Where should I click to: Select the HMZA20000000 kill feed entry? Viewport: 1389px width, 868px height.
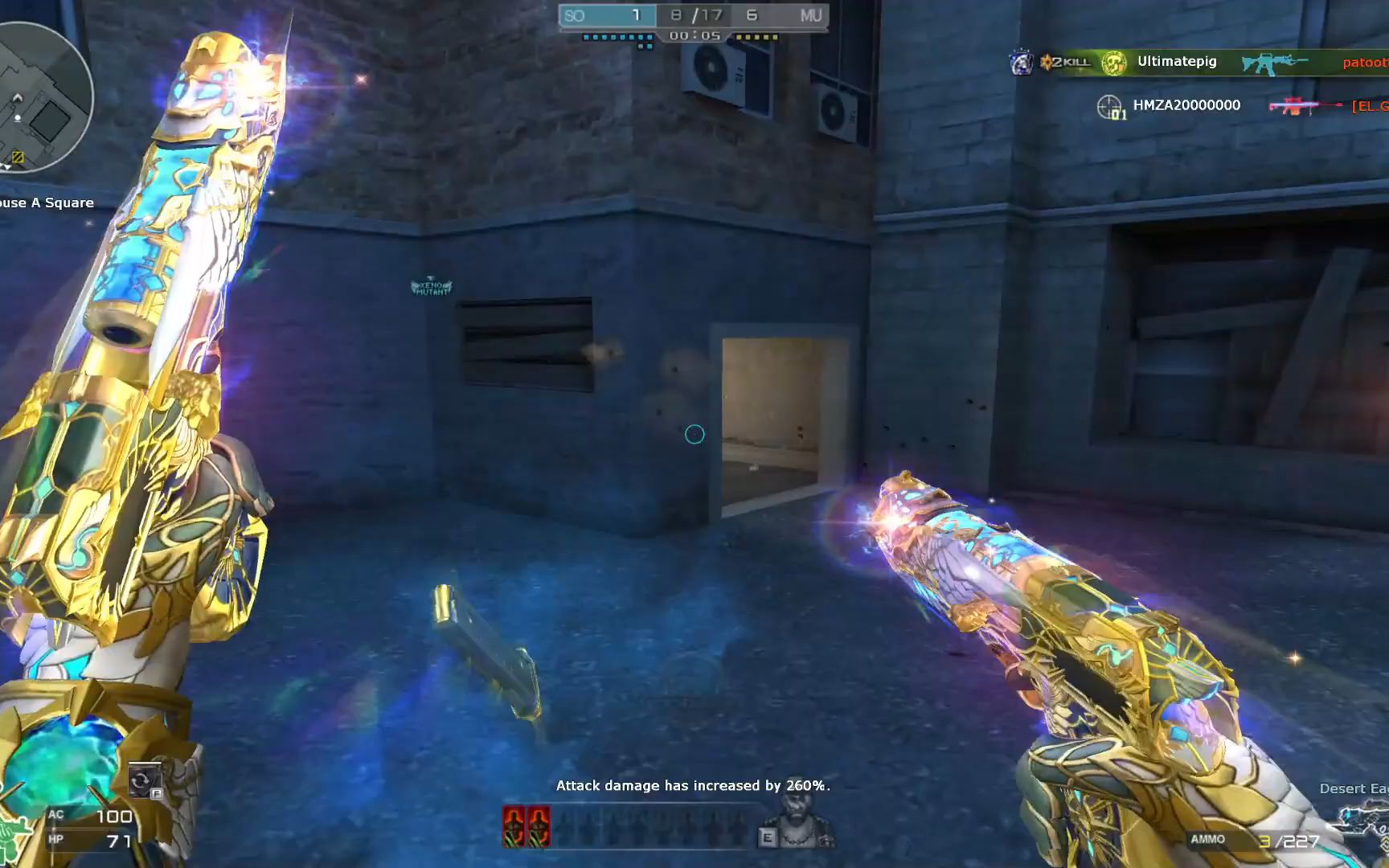tap(1186, 105)
